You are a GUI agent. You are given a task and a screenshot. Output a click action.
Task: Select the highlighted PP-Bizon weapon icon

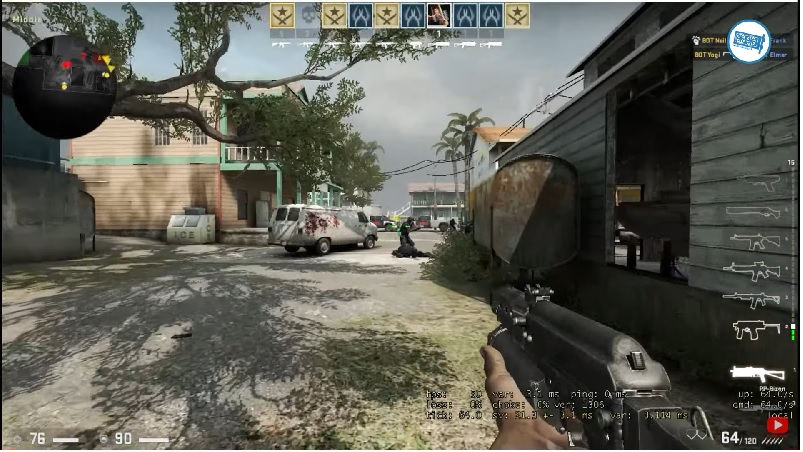coord(758,372)
